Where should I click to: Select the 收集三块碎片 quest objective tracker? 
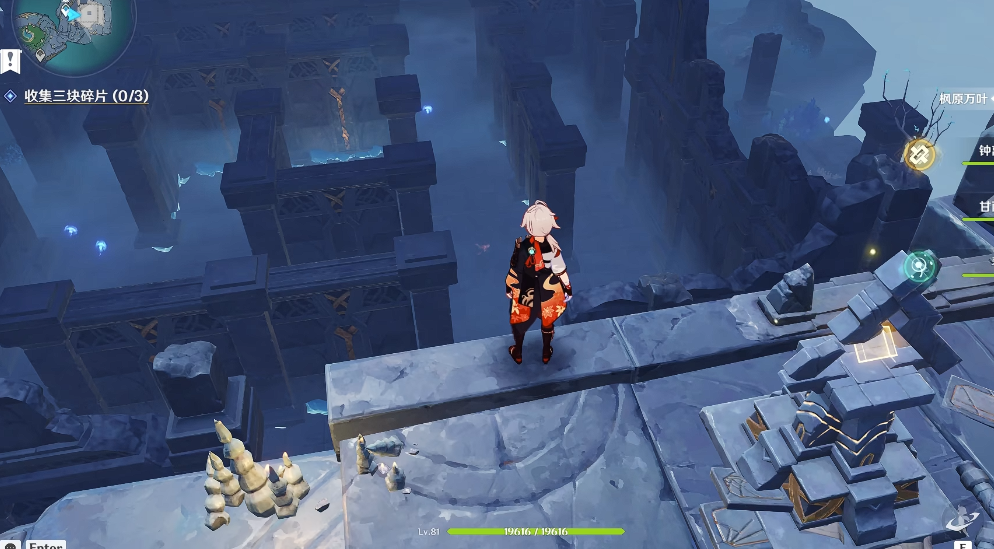(86, 96)
